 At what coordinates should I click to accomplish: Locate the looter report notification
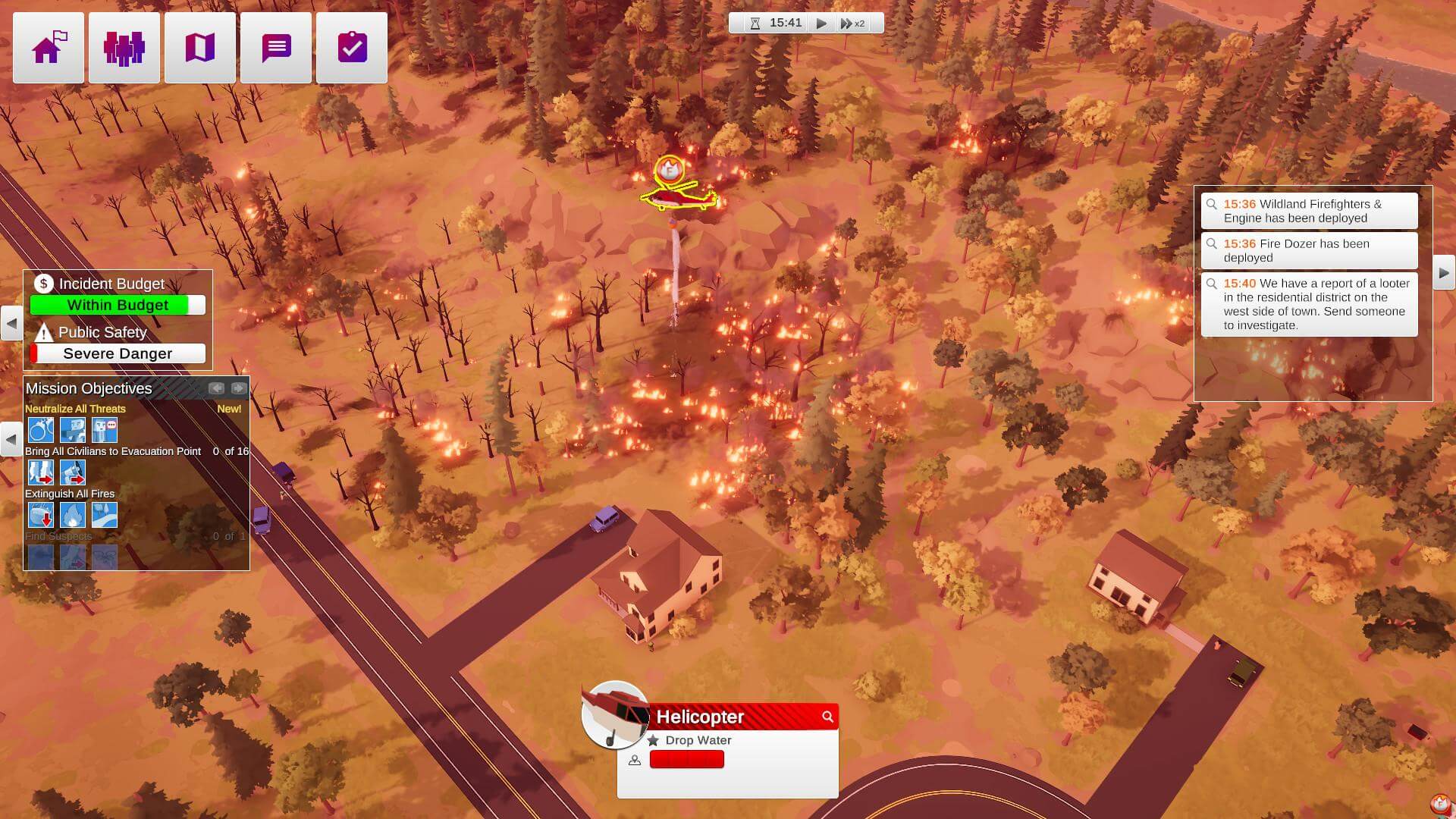(x=1309, y=304)
